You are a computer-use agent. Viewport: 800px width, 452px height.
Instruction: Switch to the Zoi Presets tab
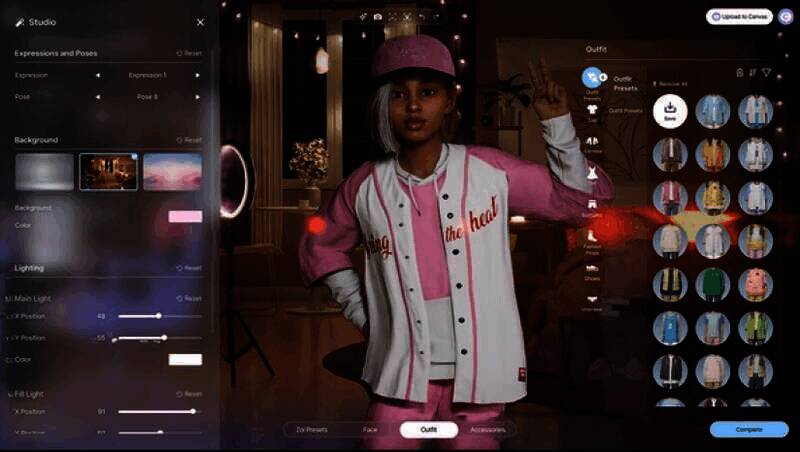[x=311, y=430]
